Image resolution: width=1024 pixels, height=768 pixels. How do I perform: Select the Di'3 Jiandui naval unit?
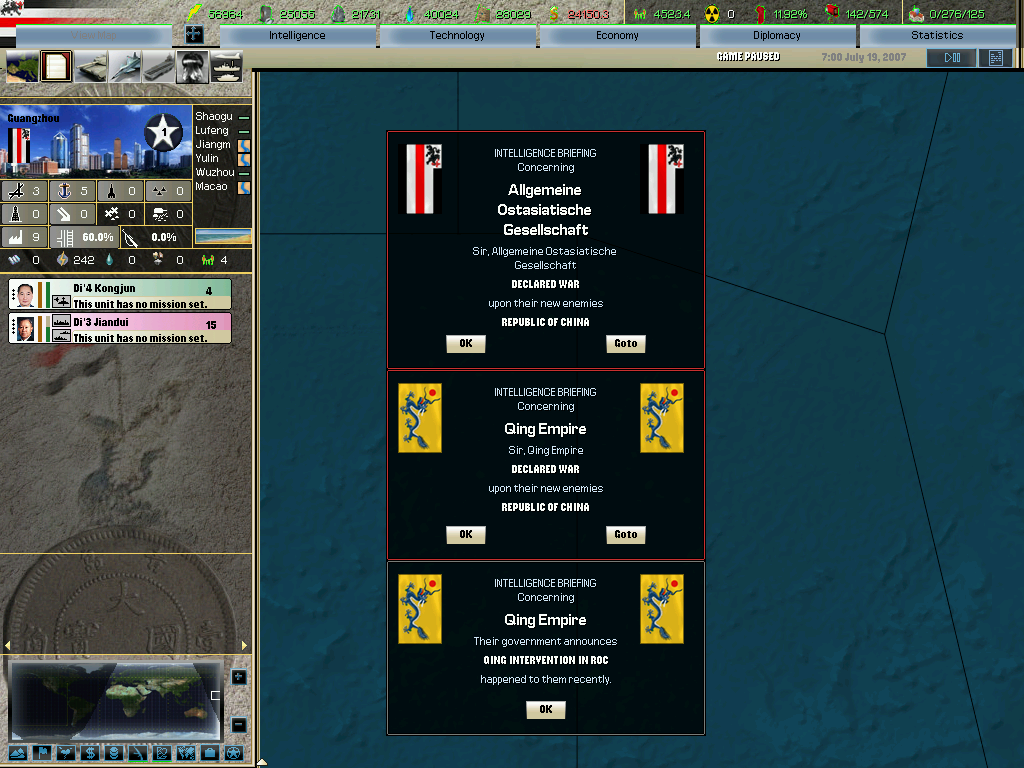click(x=120, y=329)
